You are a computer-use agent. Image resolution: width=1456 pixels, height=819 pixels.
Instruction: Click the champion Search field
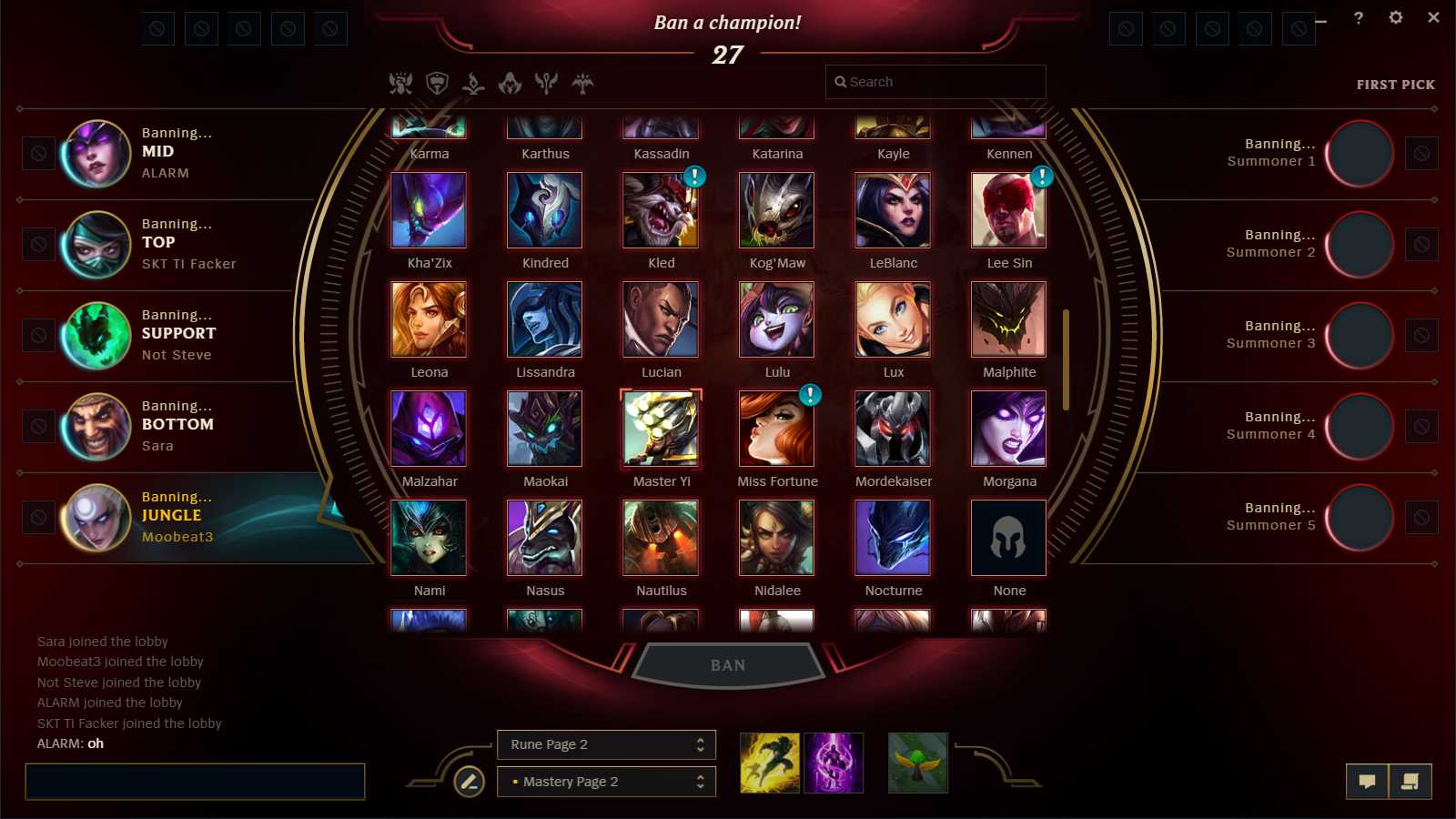click(935, 82)
